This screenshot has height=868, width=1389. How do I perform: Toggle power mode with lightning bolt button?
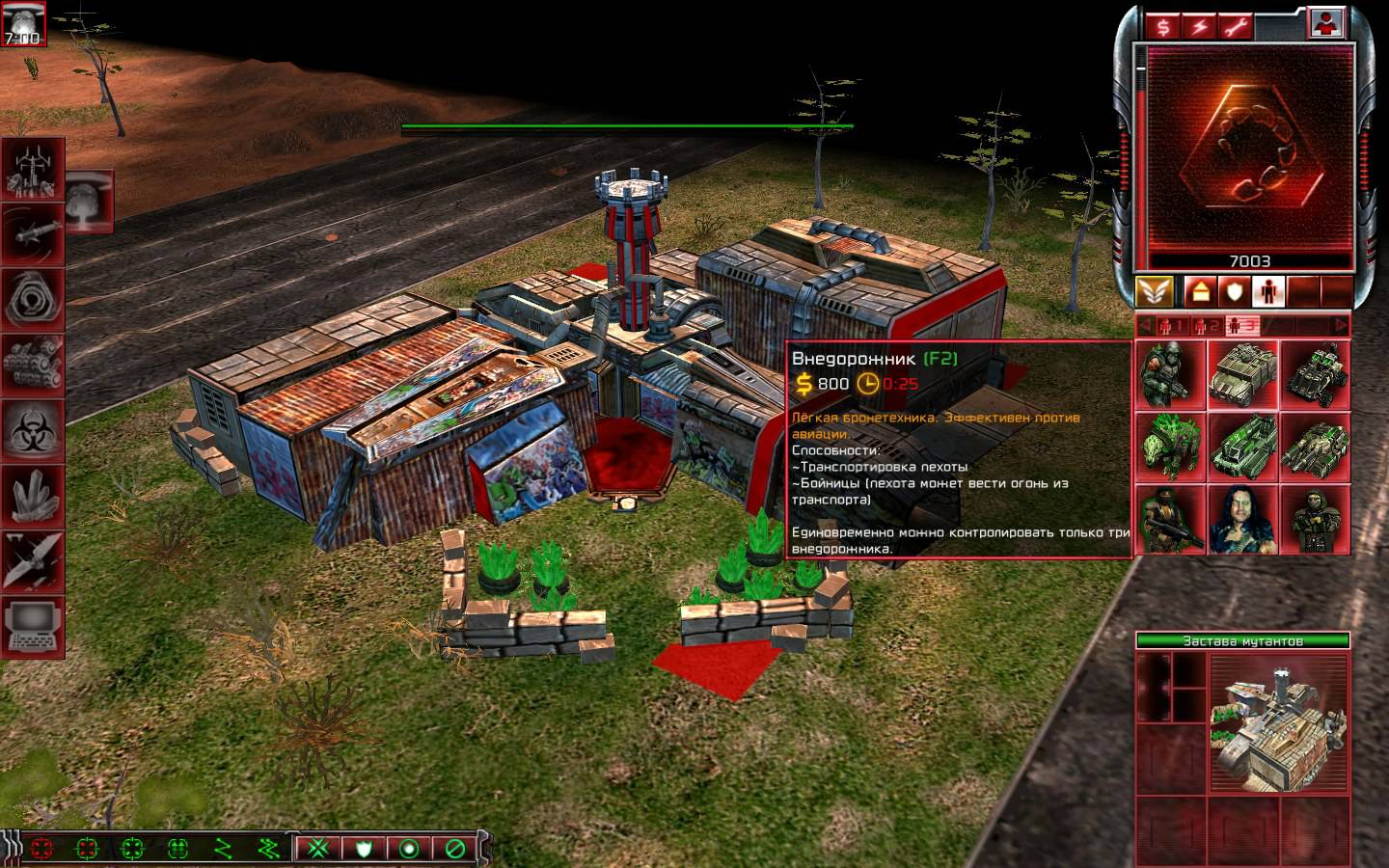tap(1199, 26)
